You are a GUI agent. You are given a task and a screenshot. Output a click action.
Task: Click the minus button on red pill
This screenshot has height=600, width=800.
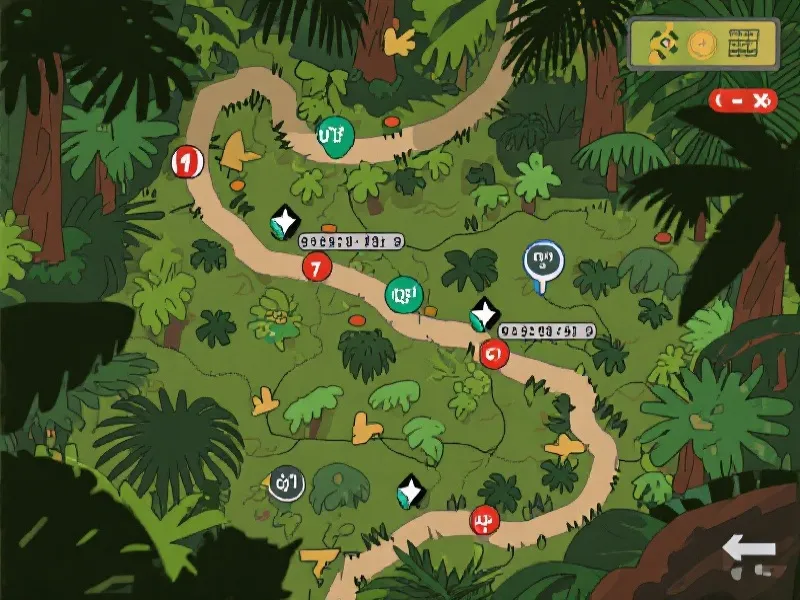[x=735, y=100]
